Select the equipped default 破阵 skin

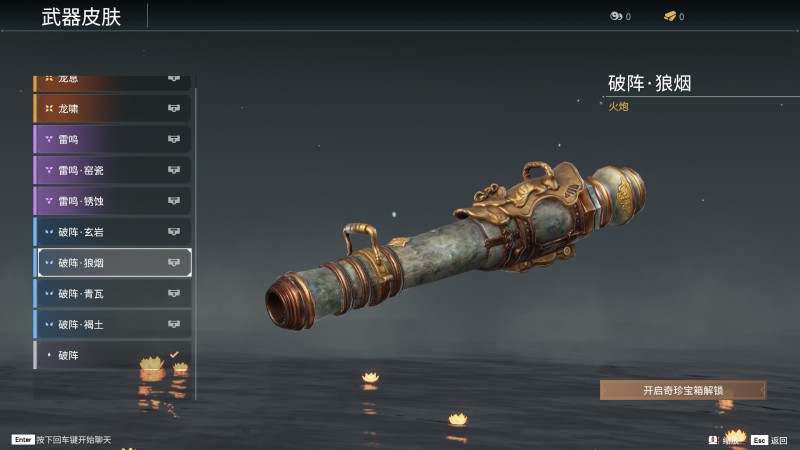coord(112,355)
